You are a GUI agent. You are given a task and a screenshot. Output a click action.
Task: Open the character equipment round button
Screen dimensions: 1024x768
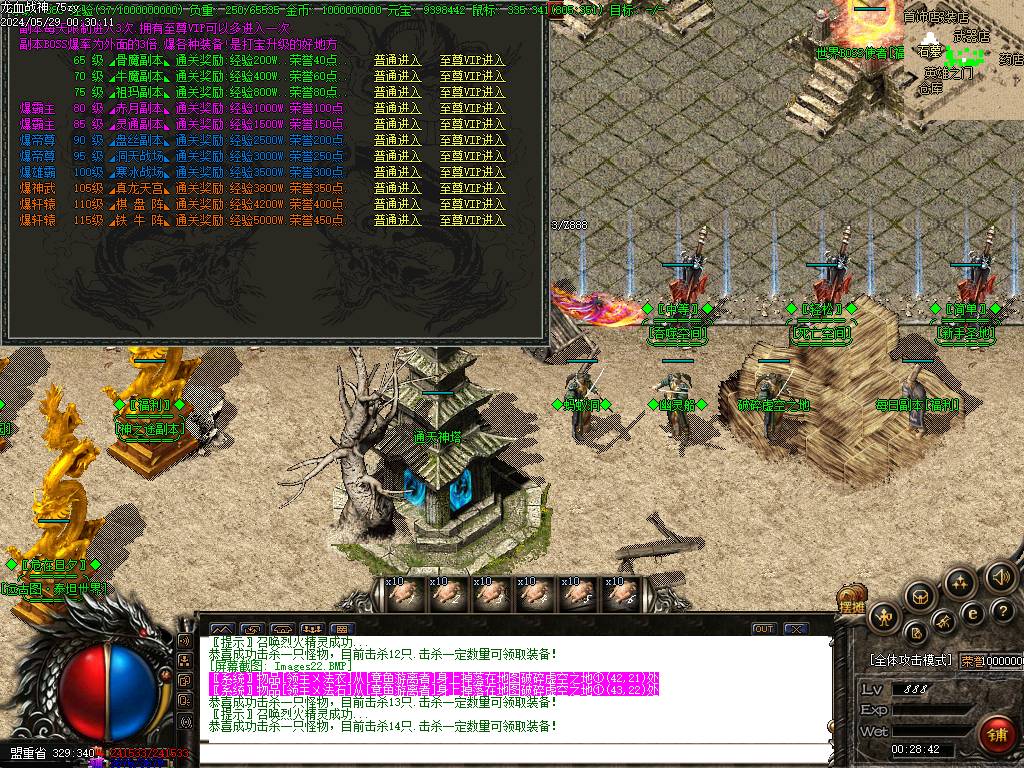(884, 617)
